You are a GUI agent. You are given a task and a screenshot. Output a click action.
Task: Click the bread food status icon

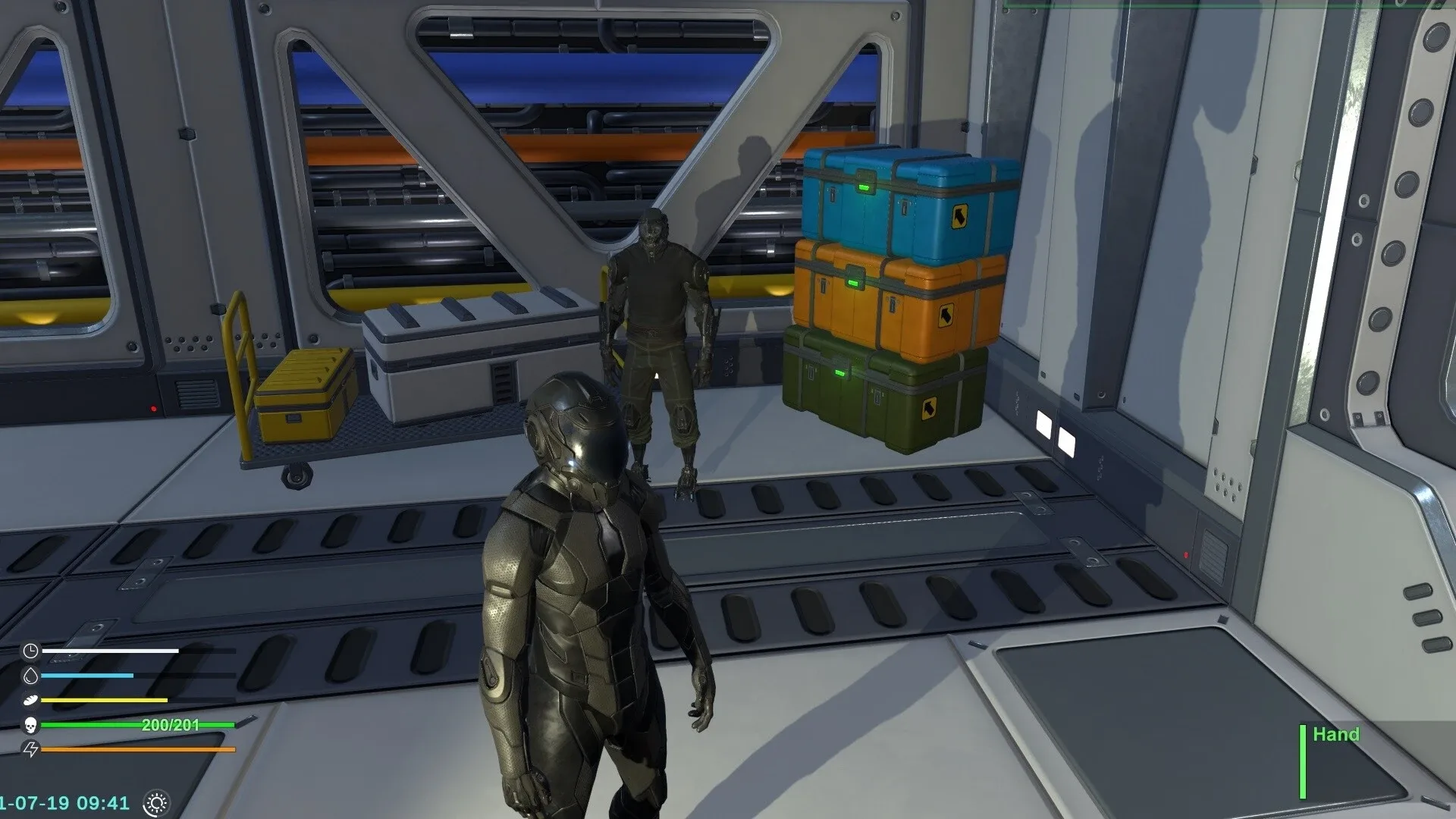tap(30, 699)
